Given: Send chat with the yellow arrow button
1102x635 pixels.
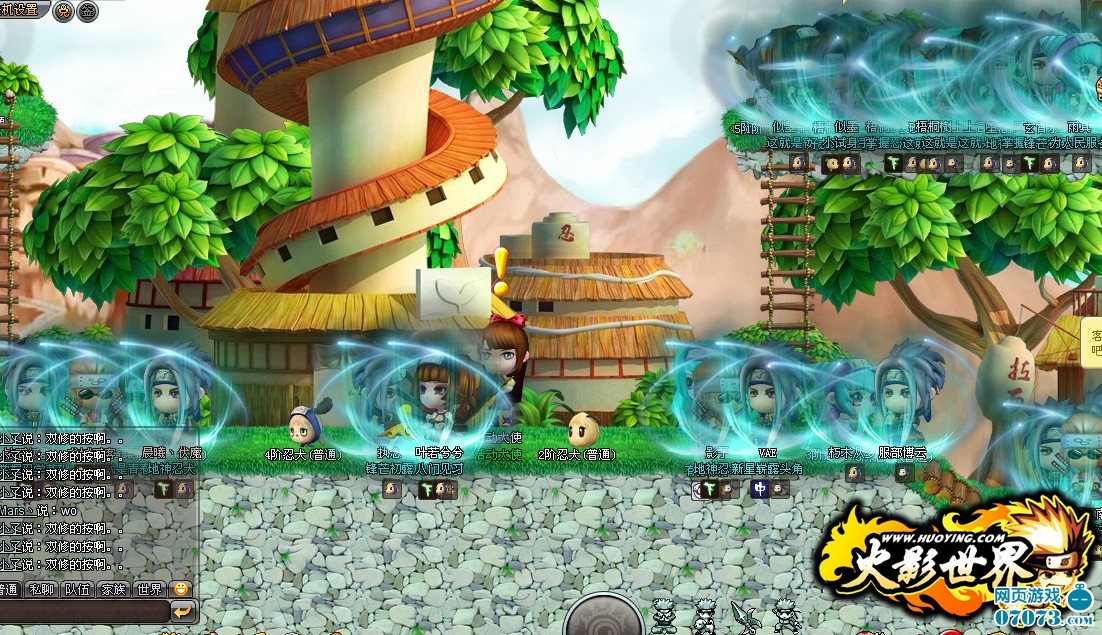Looking at the screenshot, I should [183, 611].
